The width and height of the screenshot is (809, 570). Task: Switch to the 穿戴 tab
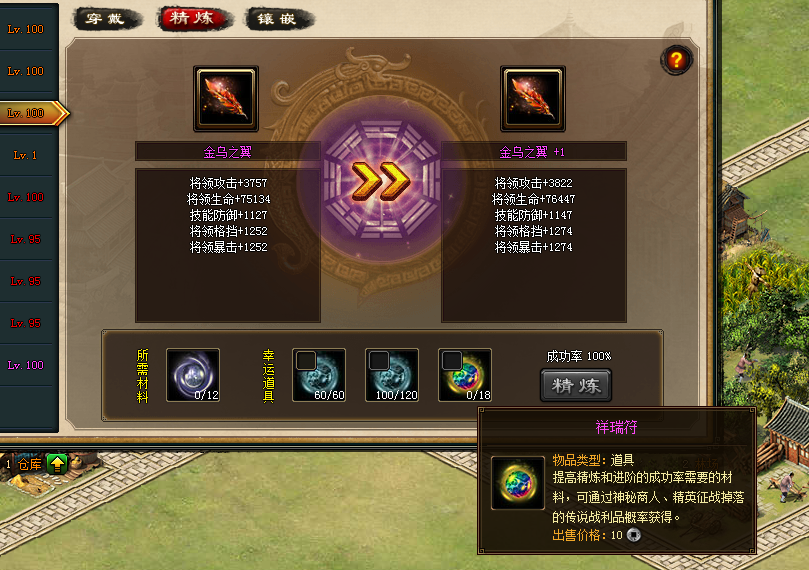pyautogui.click(x=105, y=19)
